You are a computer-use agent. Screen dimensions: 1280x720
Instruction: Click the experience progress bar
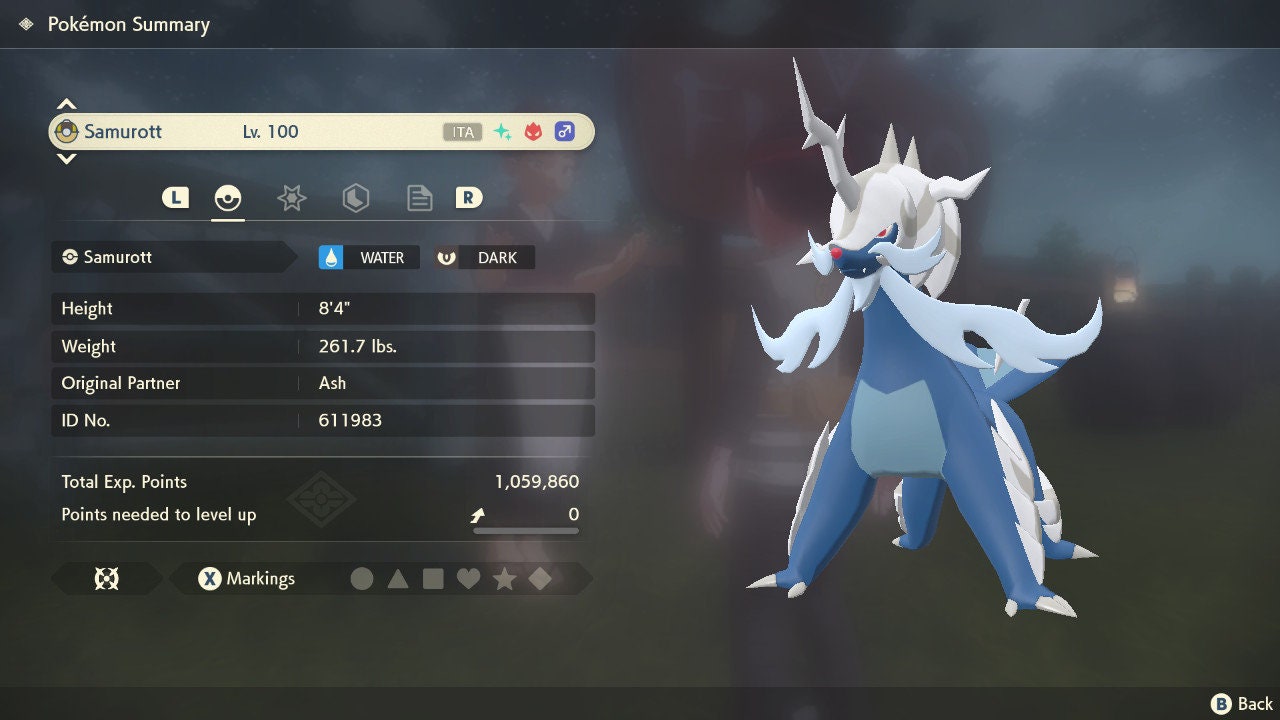(x=525, y=529)
